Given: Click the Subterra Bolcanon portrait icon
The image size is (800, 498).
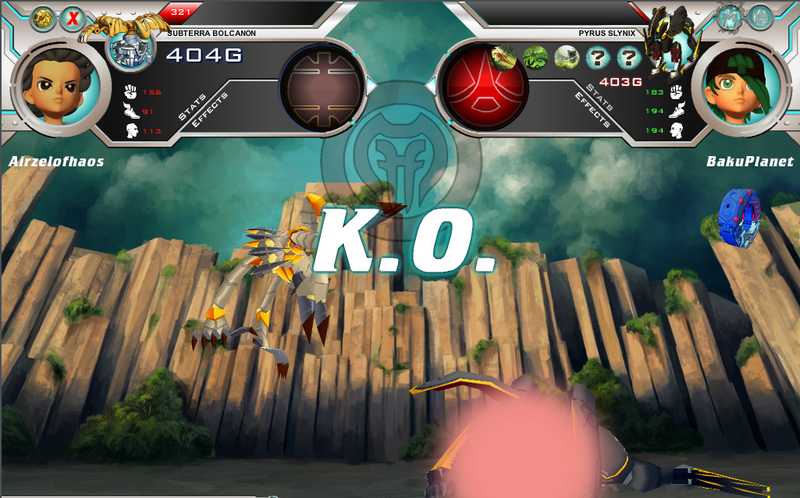Looking at the screenshot, I should pyautogui.click(x=127, y=48).
